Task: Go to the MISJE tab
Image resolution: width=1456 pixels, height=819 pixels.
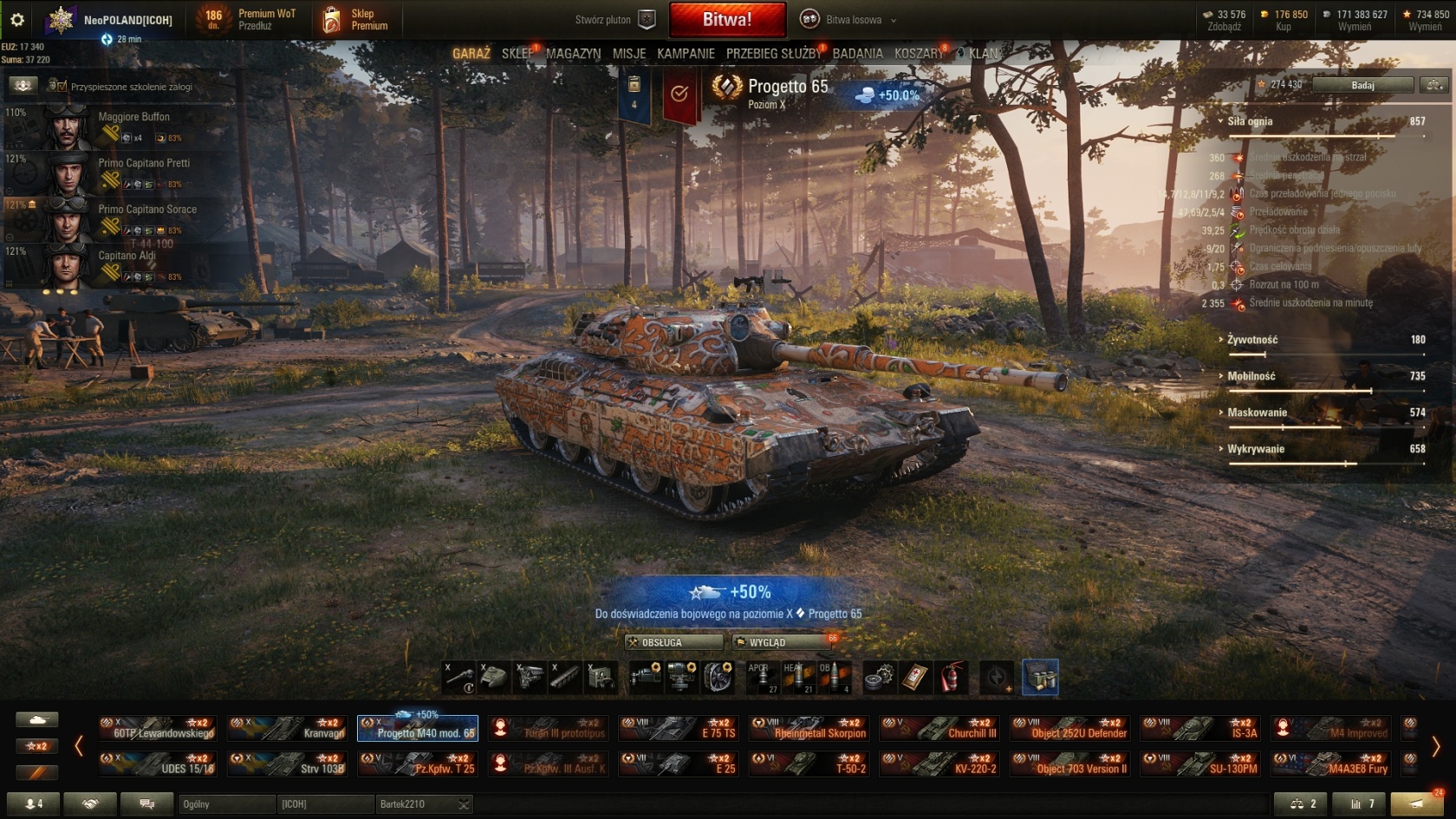Action: click(629, 54)
